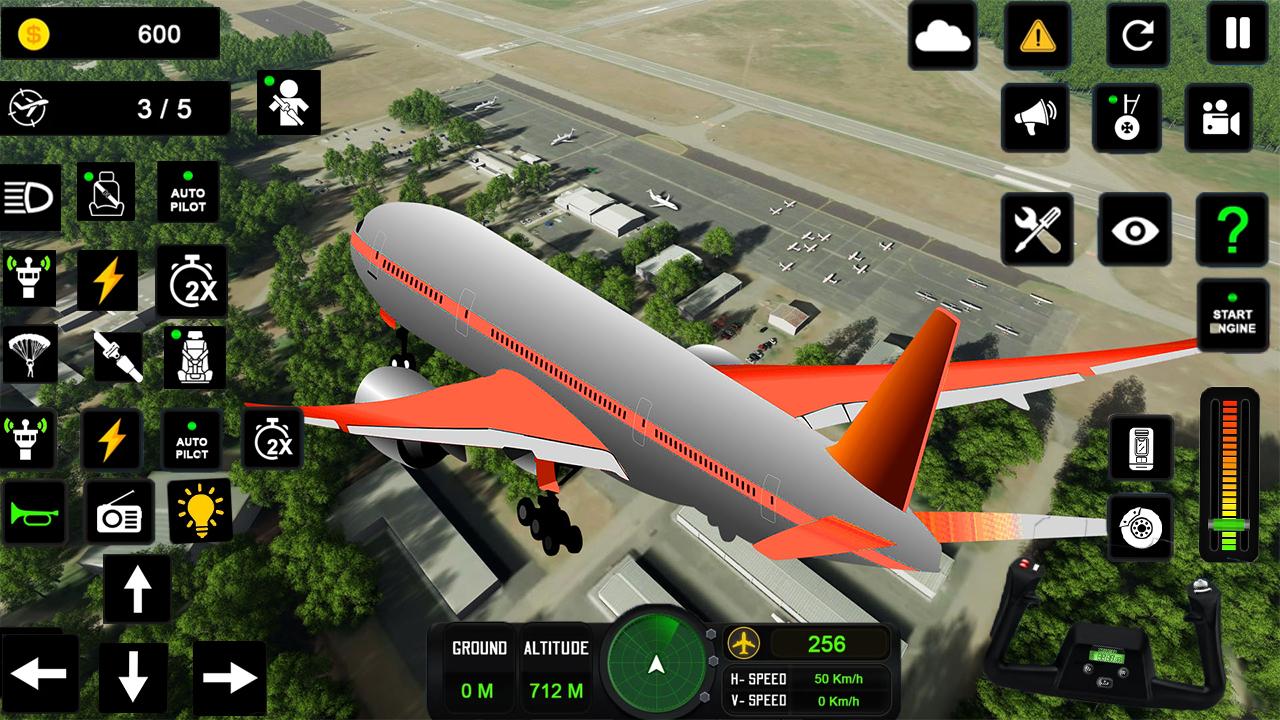Image resolution: width=1280 pixels, height=720 pixels.
Task: Click the Start Engine button
Action: point(1232,316)
